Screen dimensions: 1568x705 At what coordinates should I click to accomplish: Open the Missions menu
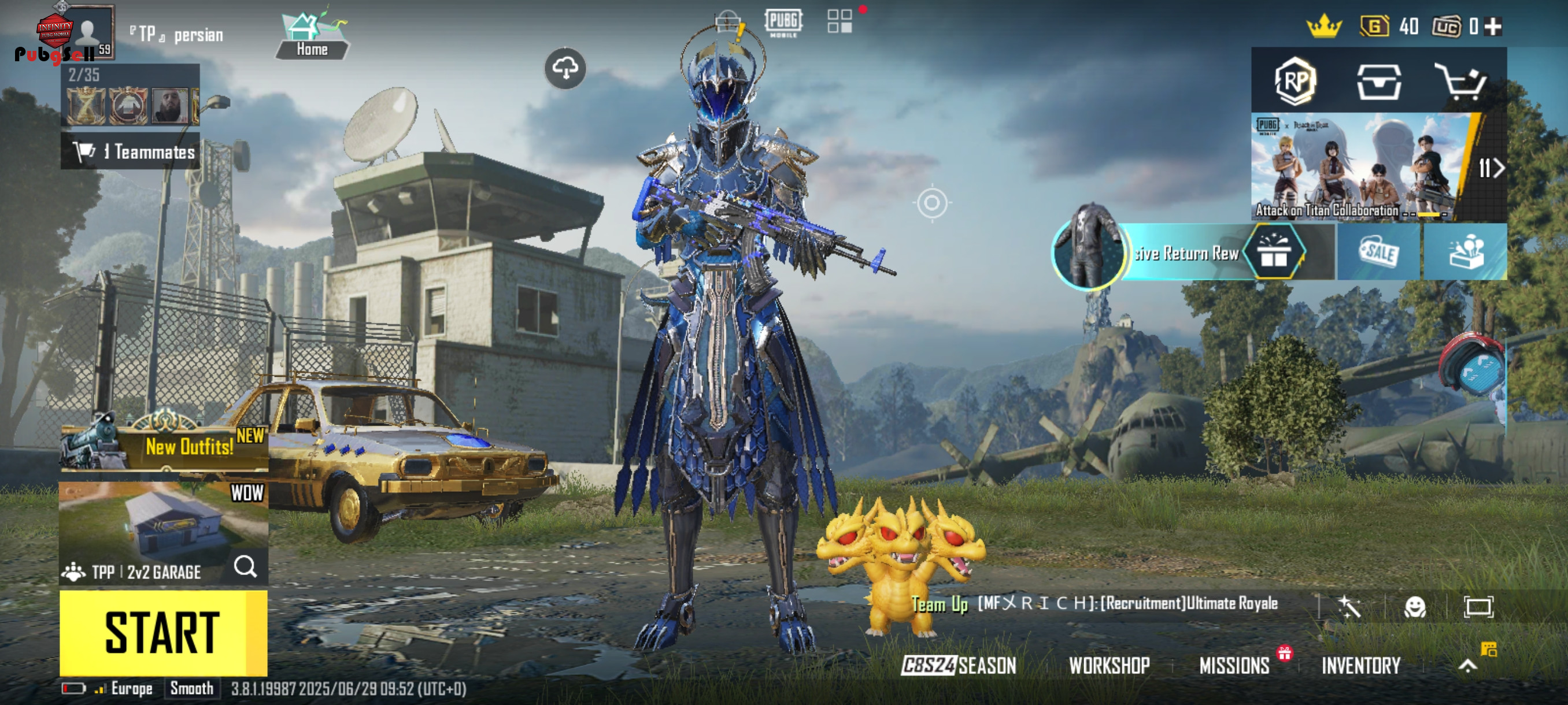click(1234, 666)
